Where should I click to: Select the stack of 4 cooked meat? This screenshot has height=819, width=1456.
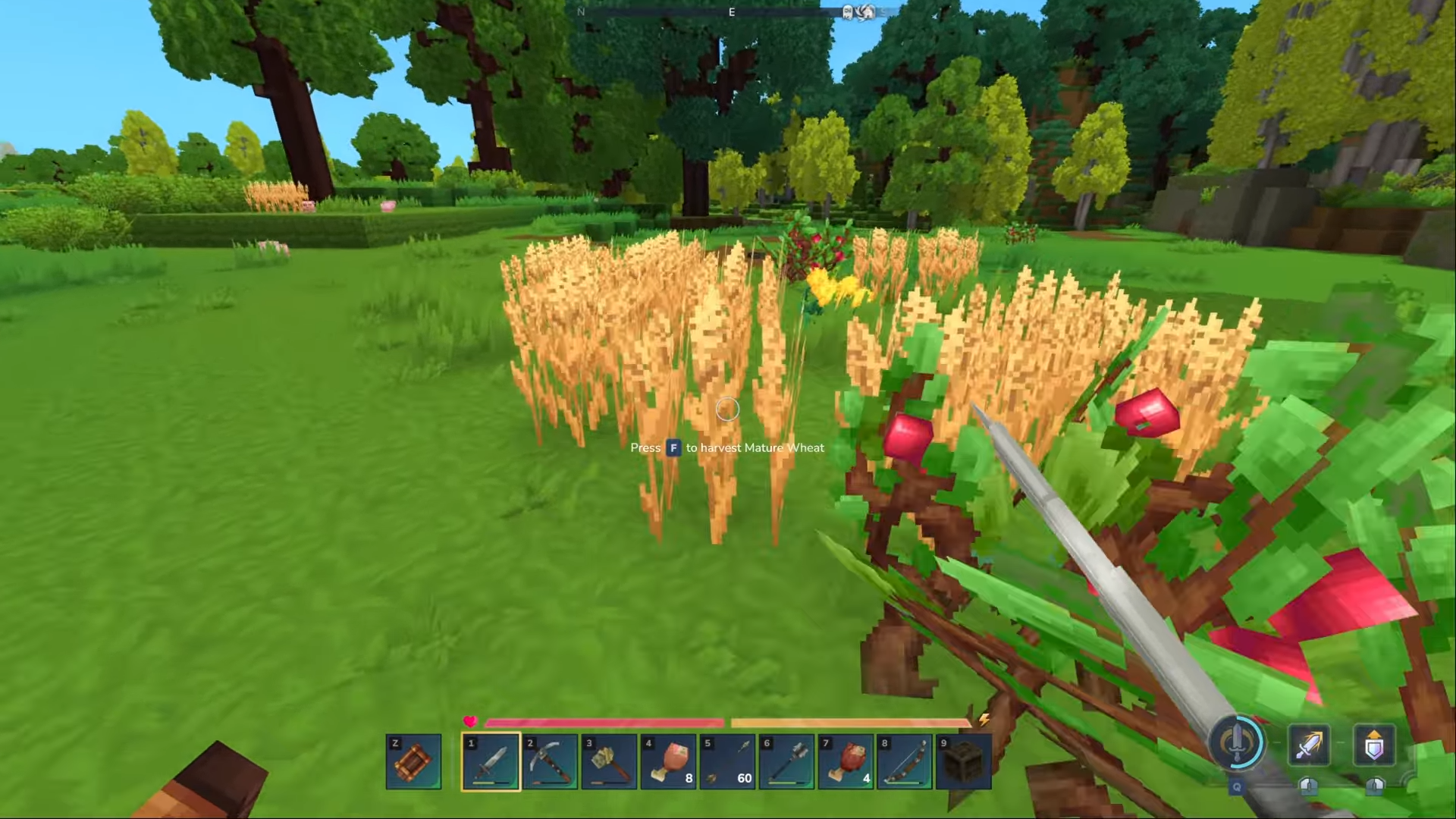846,761
